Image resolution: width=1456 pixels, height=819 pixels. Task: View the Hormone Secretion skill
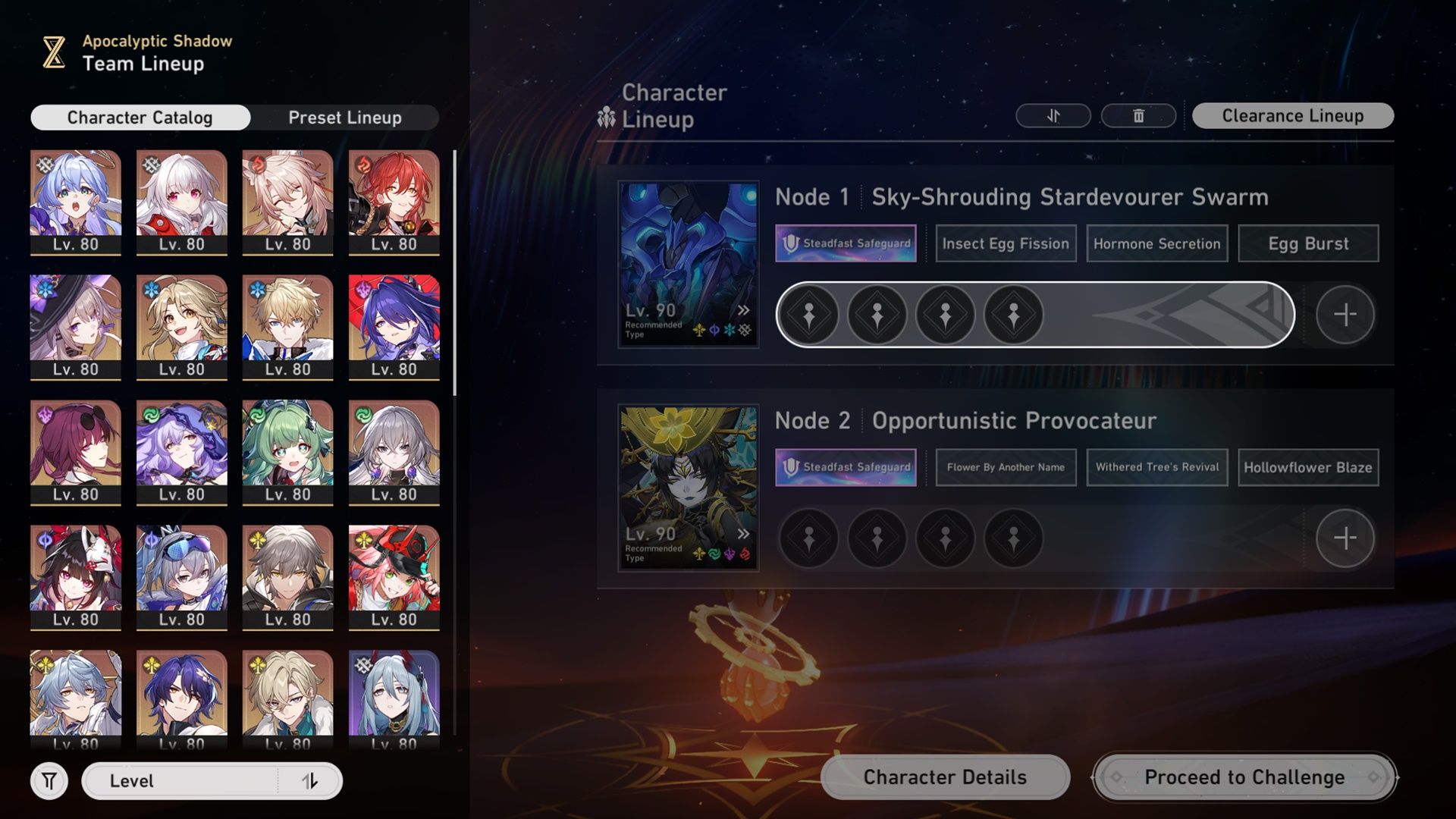1156,243
